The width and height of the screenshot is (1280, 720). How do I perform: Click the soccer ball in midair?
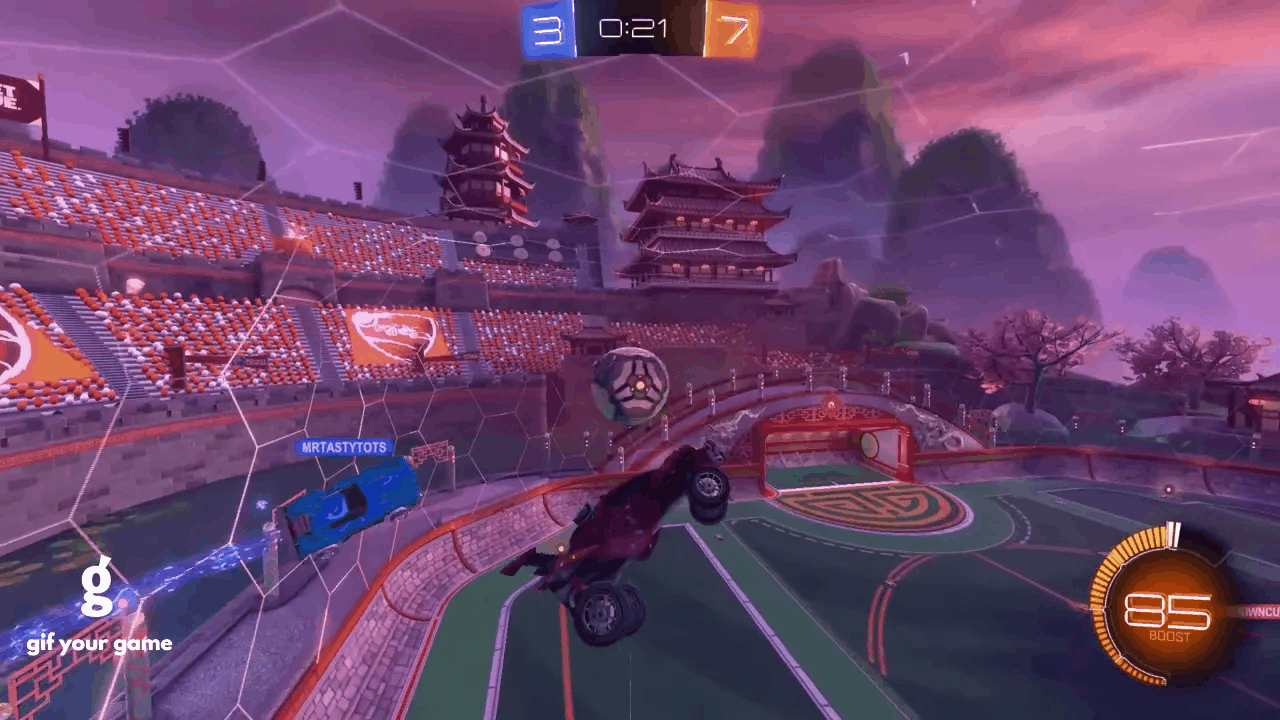point(631,385)
